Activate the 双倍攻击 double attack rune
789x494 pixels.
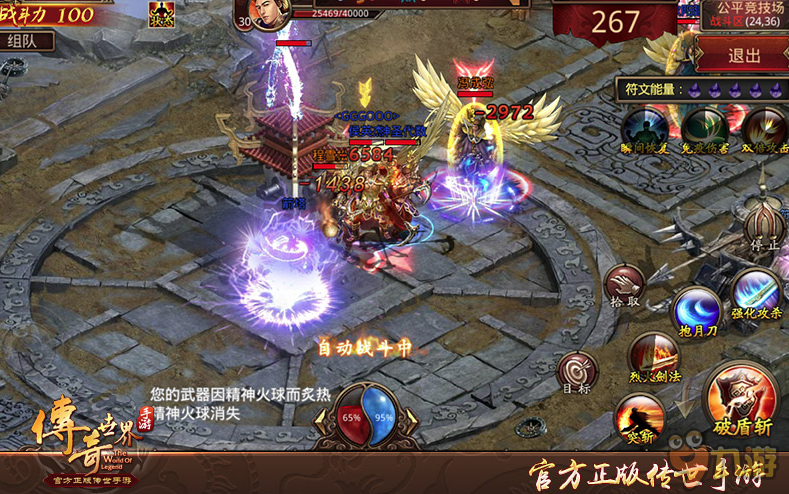point(764,129)
